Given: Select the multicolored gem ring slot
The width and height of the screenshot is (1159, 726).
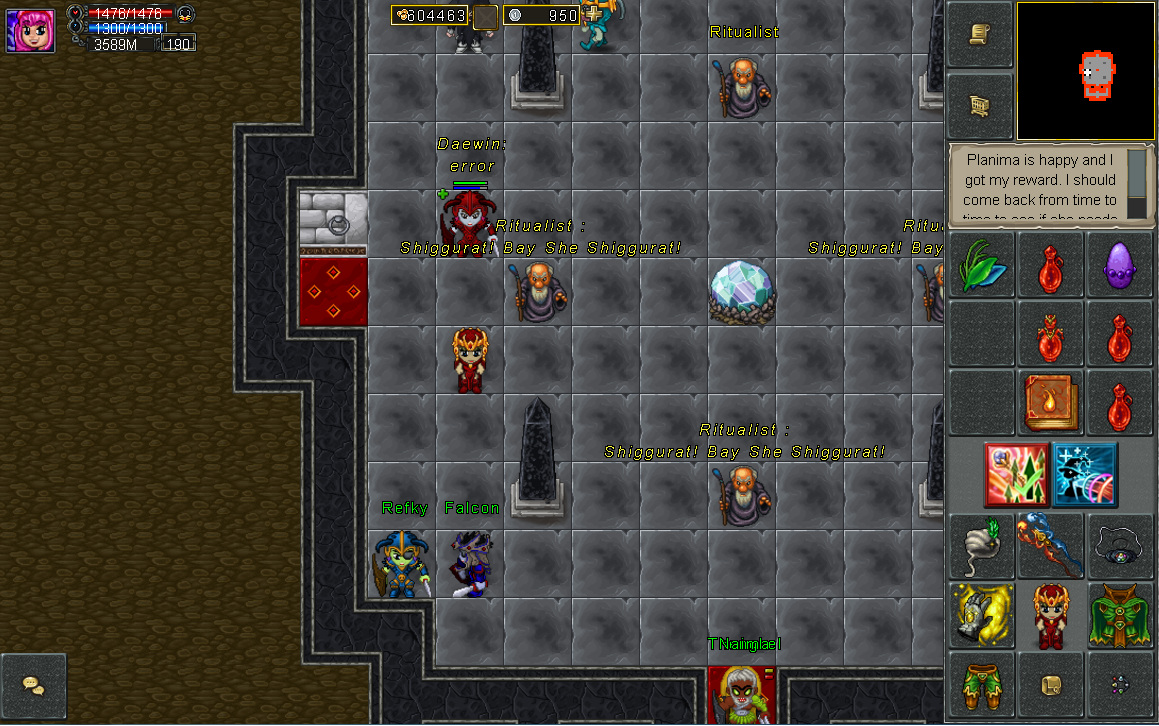Looking at the screenshot, I should click(1119, 684).
